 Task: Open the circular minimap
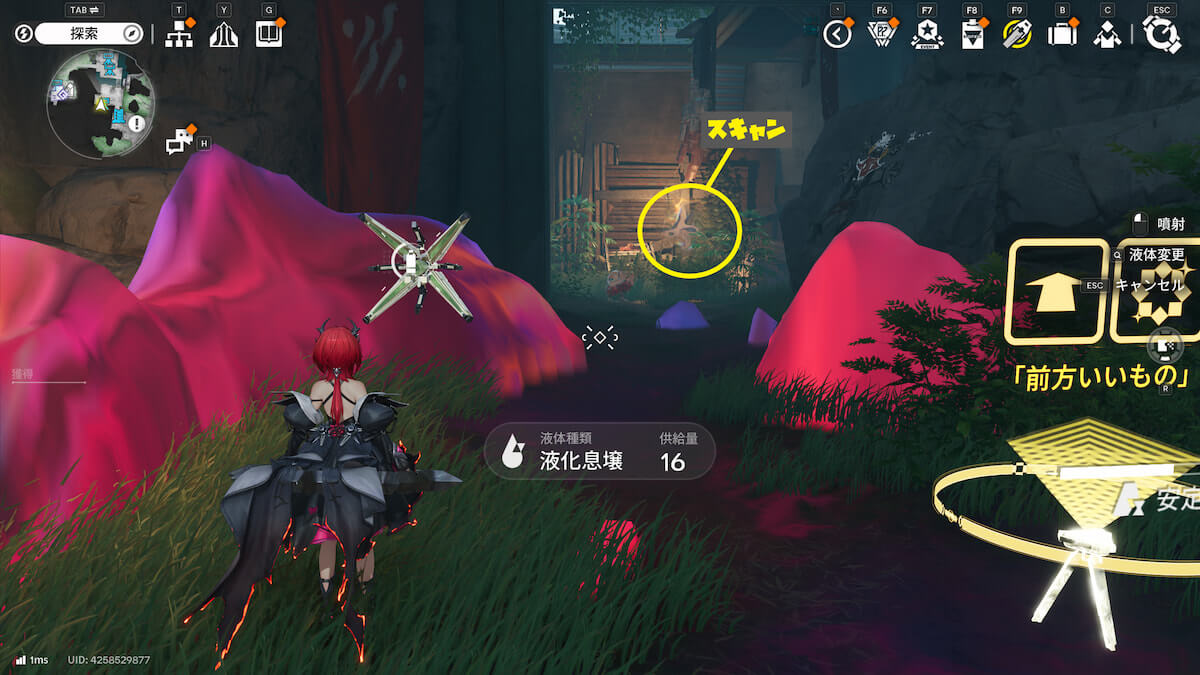click(x=100, y=104)
